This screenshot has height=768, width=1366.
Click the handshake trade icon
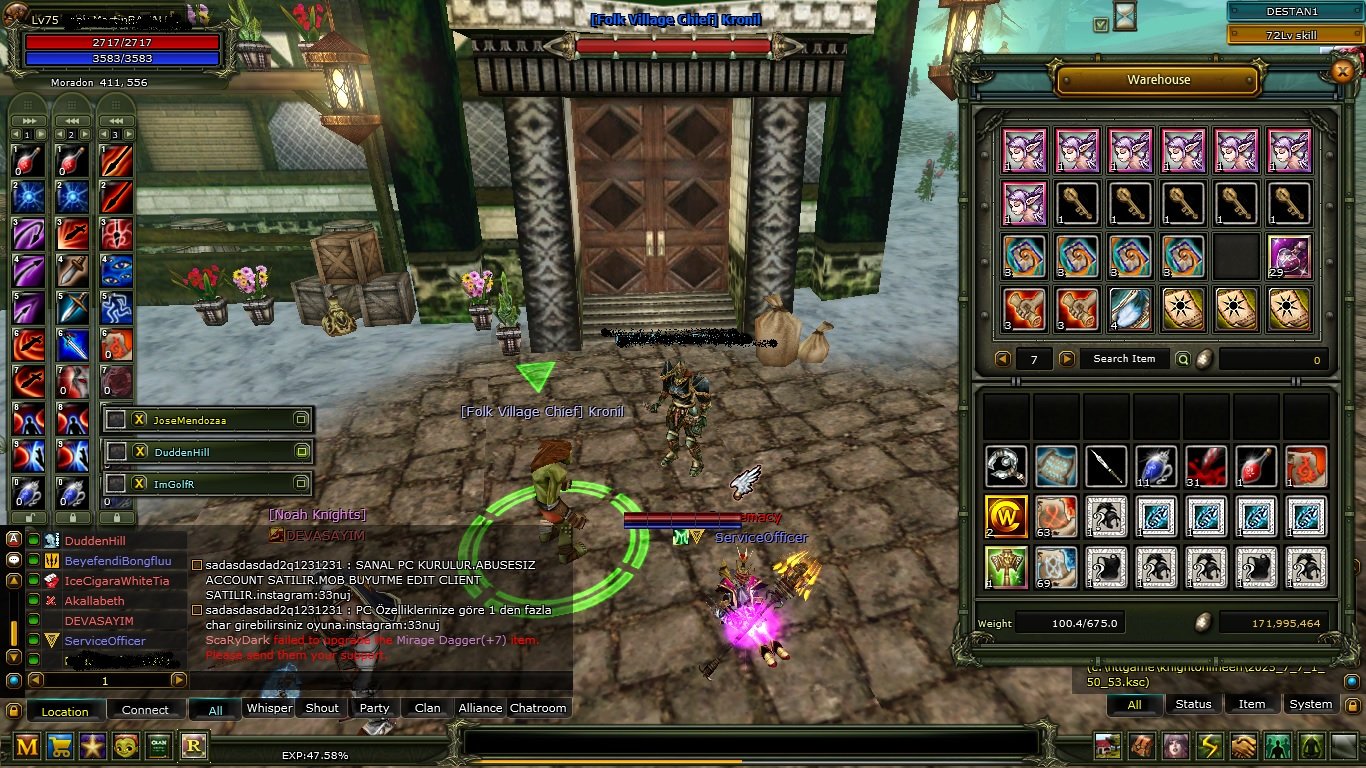(x=1243, y=746)
